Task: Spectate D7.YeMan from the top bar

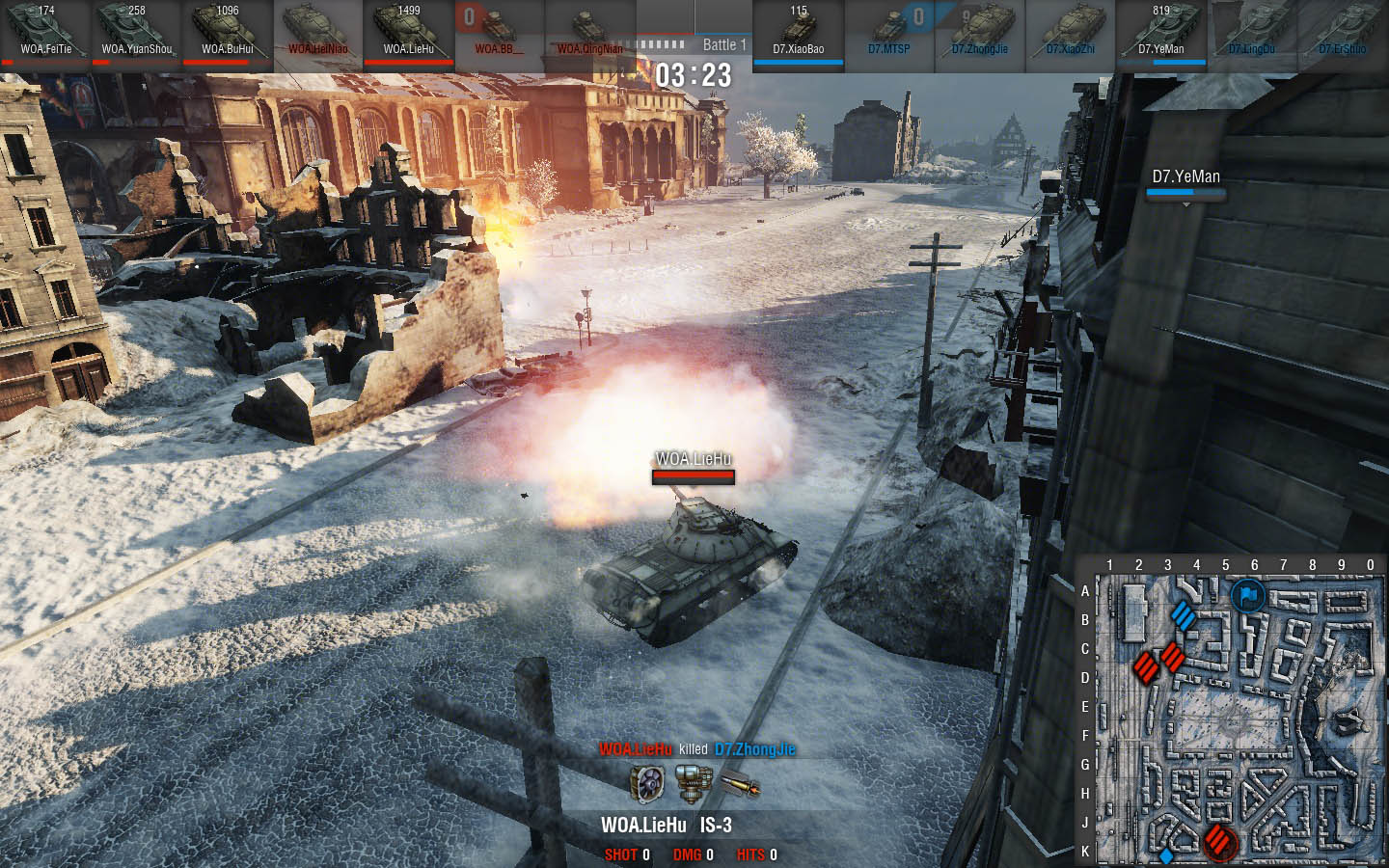Action: (1160, 32)
